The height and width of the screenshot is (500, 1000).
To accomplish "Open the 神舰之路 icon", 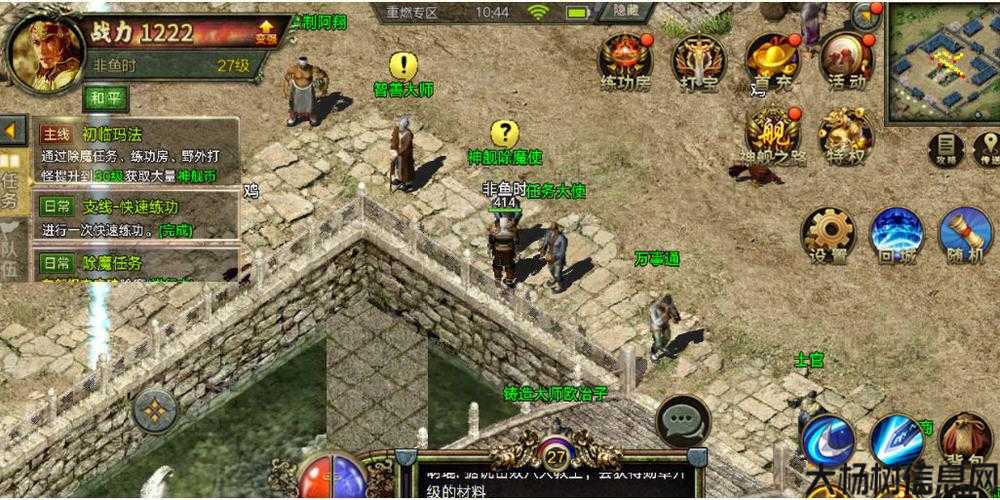I will (x=772, y=133).
